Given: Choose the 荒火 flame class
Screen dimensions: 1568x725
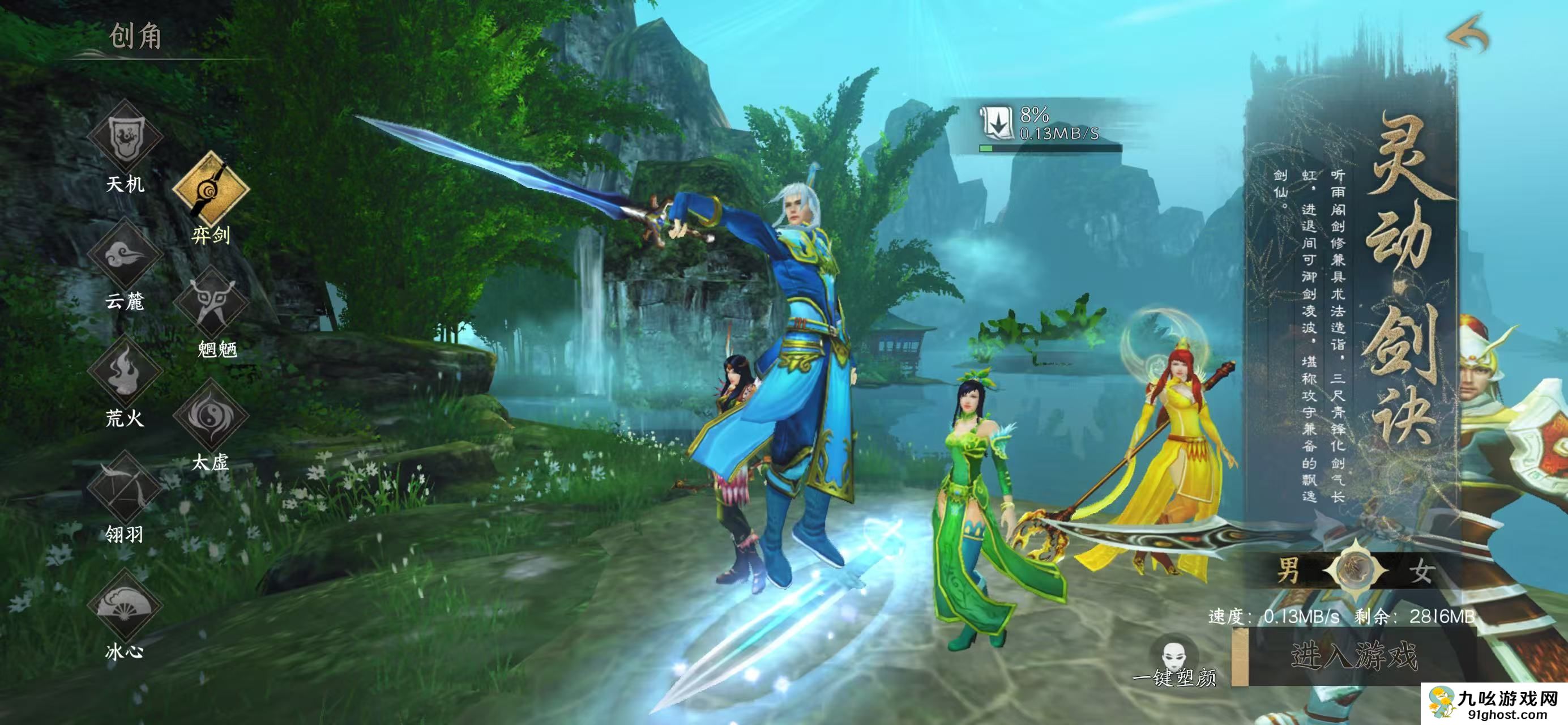Looking at the screenshot, I should (125, 371).
